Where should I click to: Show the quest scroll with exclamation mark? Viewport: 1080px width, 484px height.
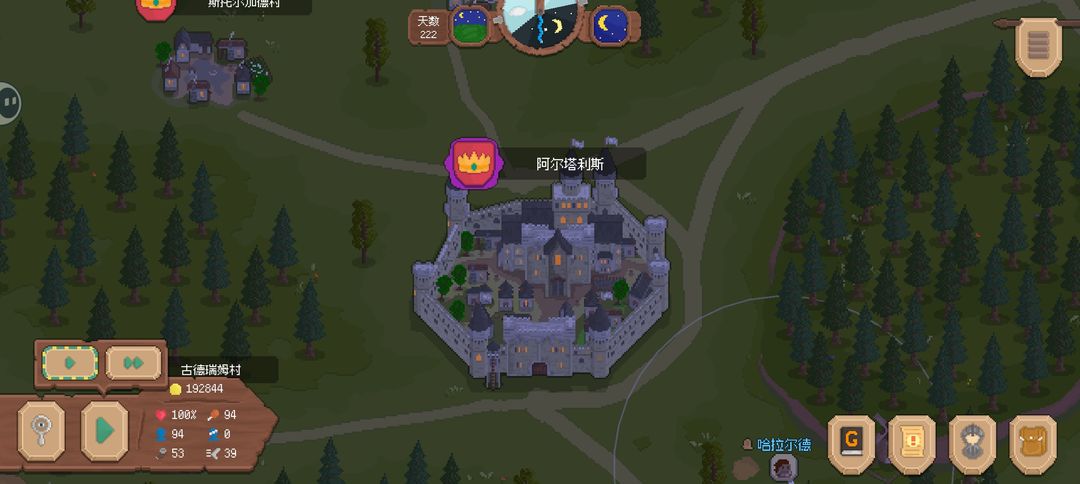[x=912, y=443]
